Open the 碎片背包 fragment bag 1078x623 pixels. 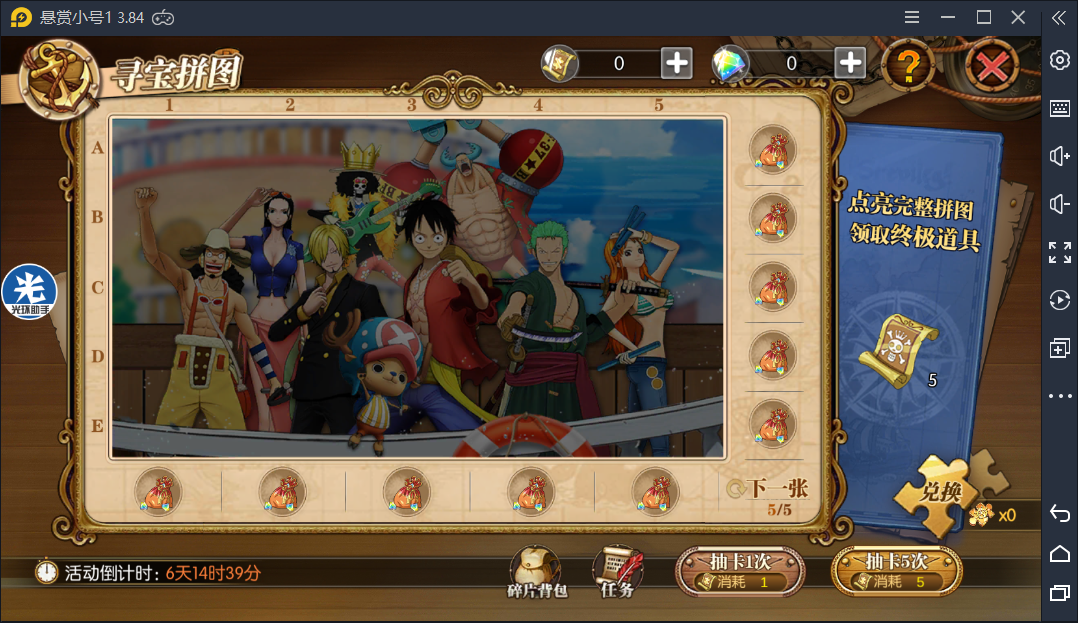(x=537, y=571)
